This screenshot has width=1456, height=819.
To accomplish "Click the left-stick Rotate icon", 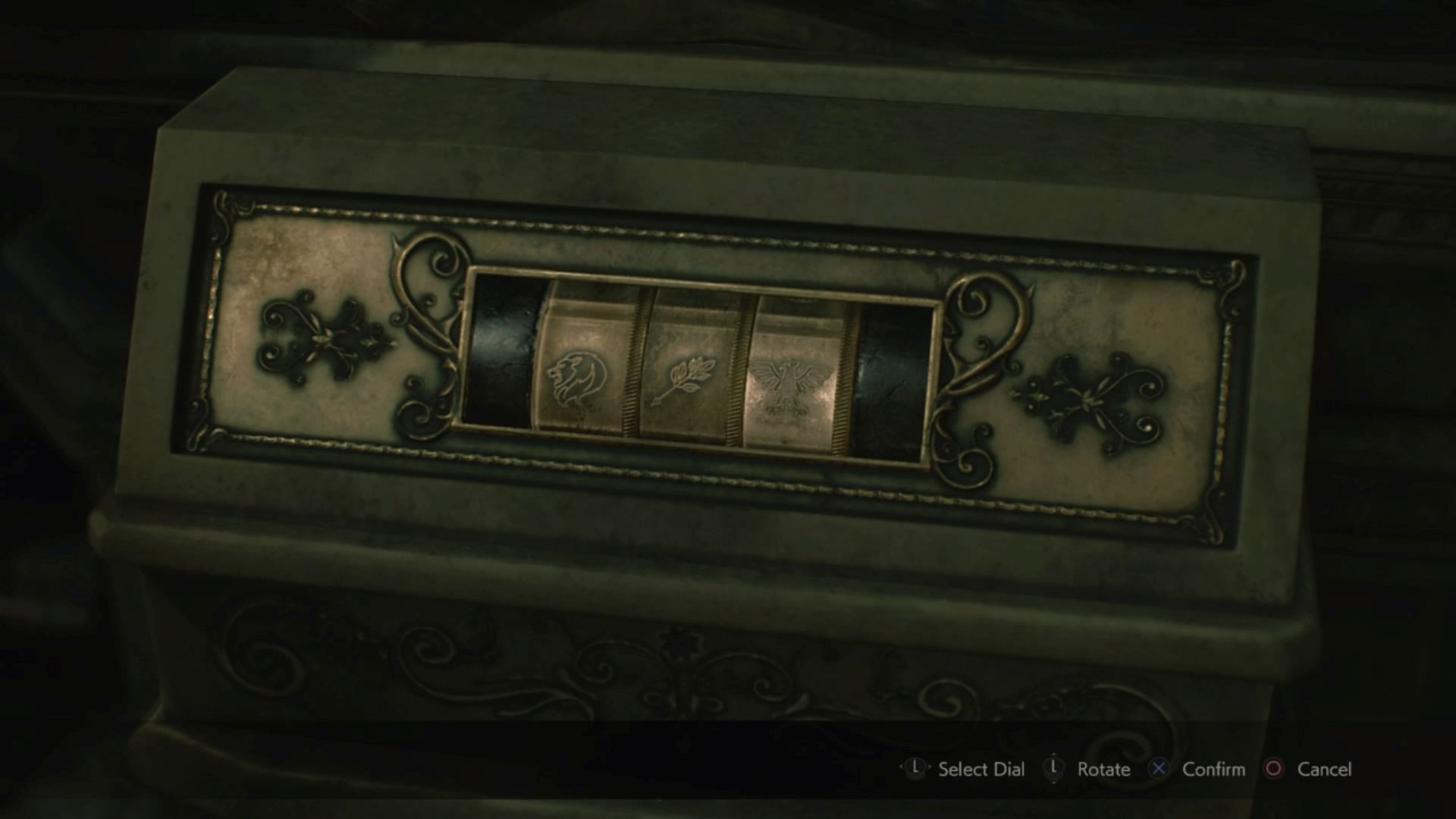I will click(1055, 767).
